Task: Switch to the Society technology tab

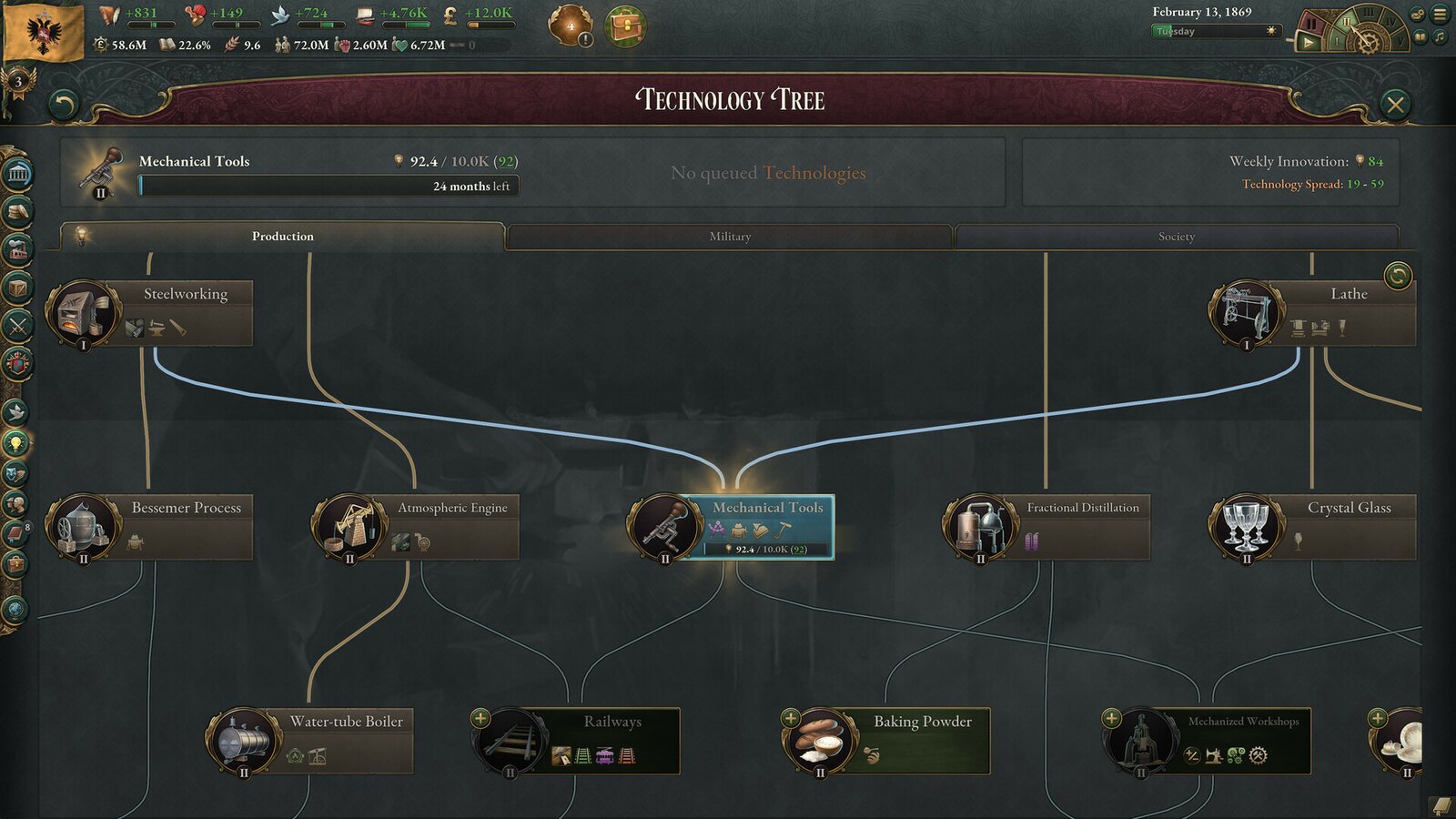Action: tap(1178, 237)
